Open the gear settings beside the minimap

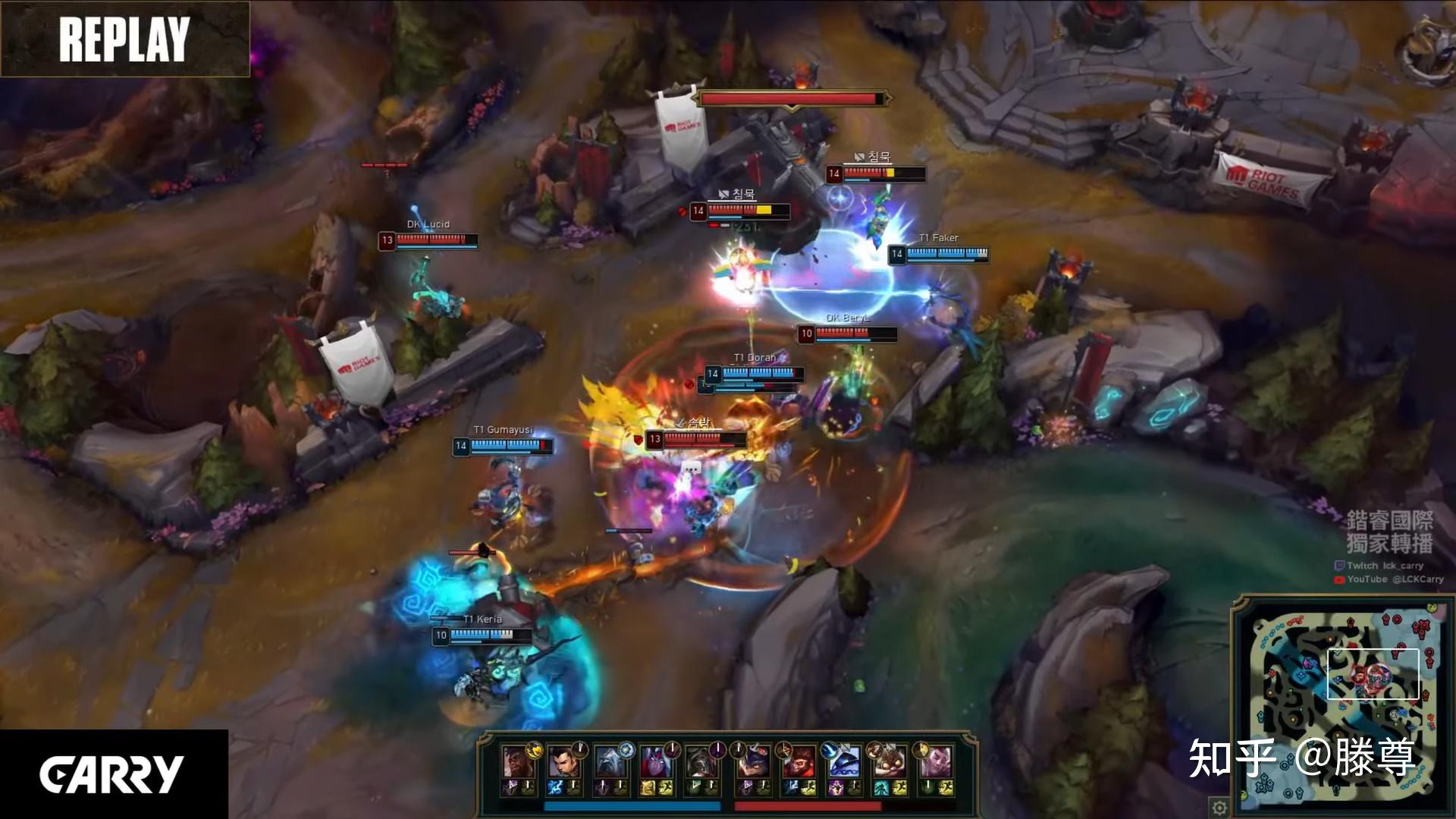[x=1219, y=807]
